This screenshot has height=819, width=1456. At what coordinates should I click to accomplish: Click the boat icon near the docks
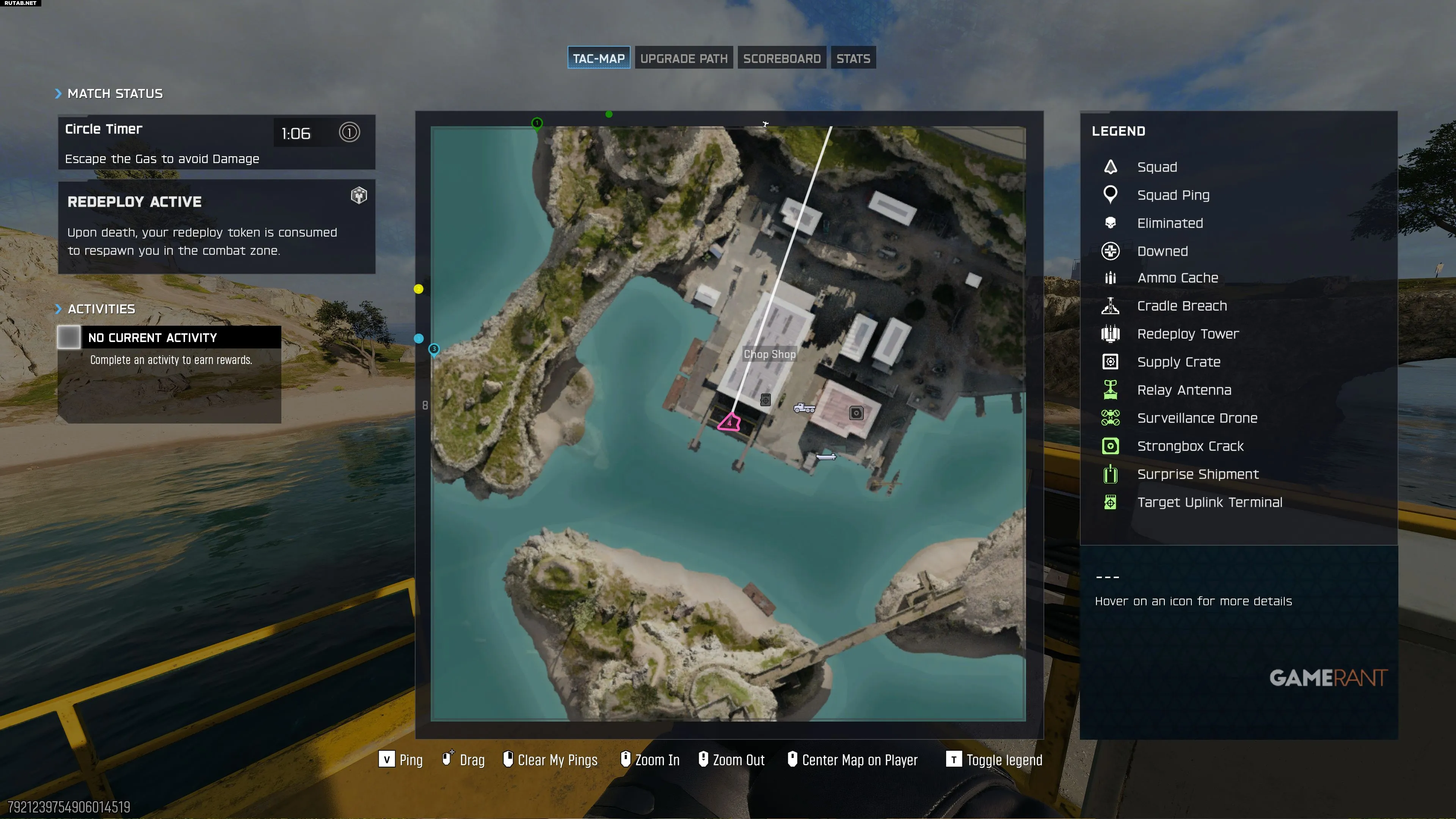click(826, 457)
